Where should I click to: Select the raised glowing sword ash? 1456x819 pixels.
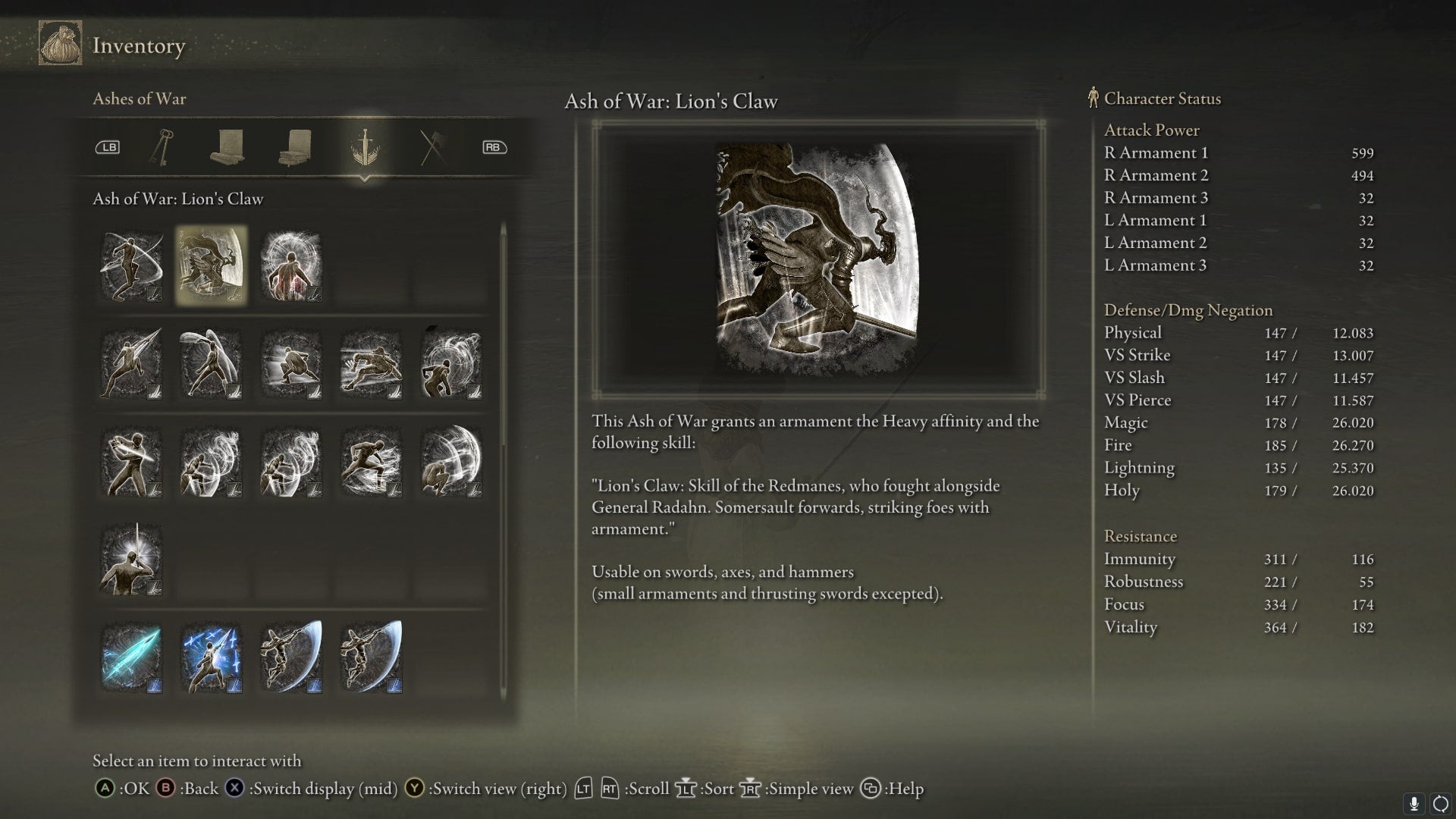131,560
